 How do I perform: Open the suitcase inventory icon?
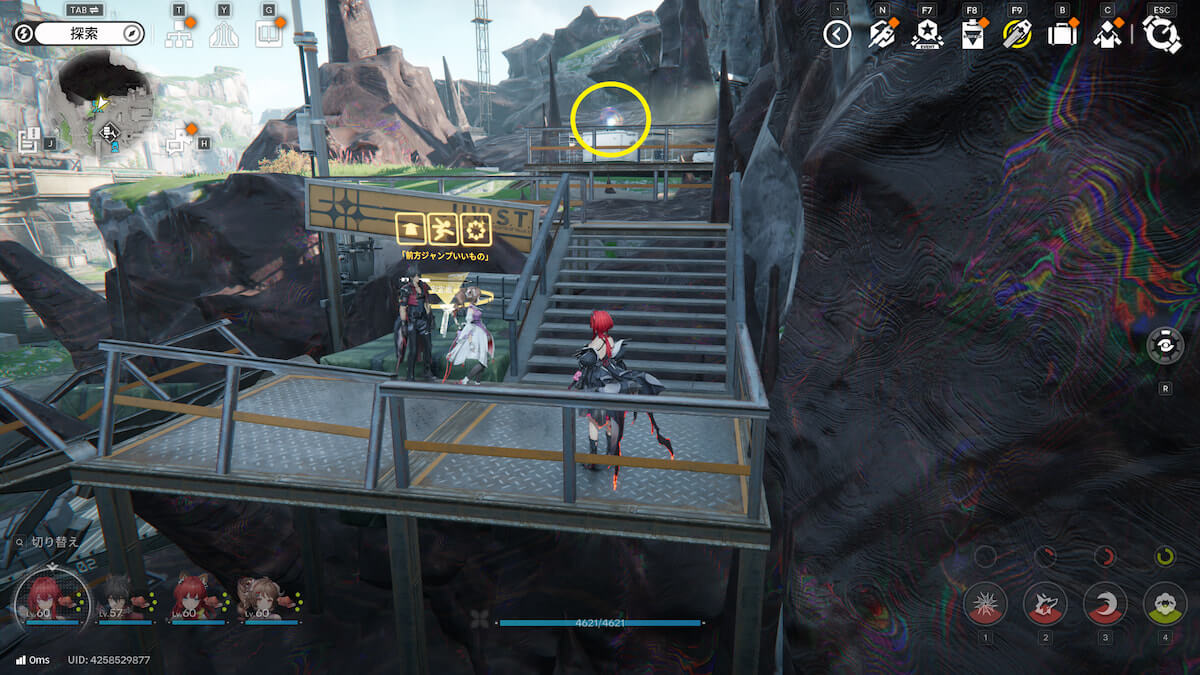tap(1061, 35)
